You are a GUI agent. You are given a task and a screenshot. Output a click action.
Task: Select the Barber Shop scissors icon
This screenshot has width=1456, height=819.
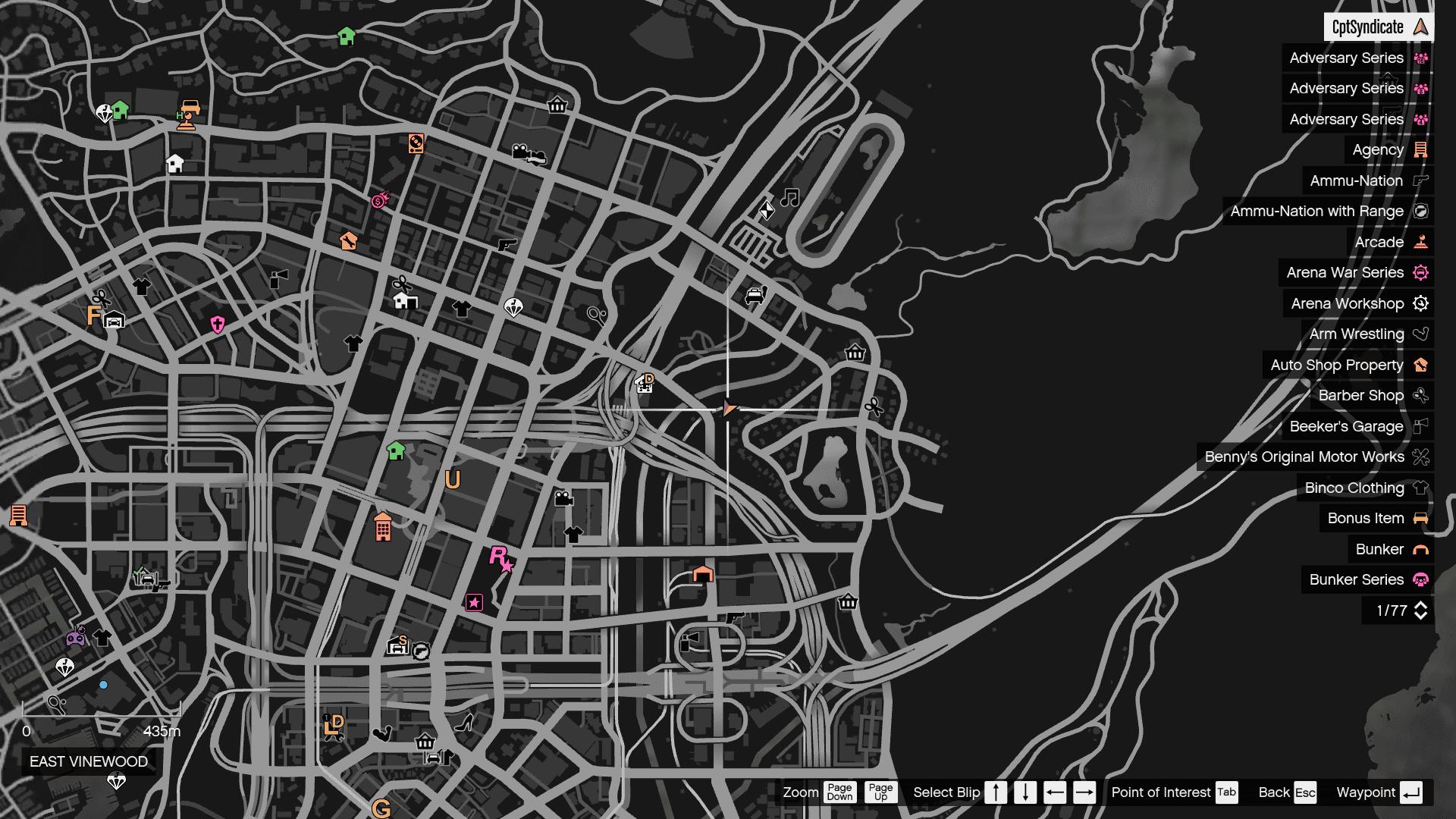pyautogui.click(x=1421, y=395)
